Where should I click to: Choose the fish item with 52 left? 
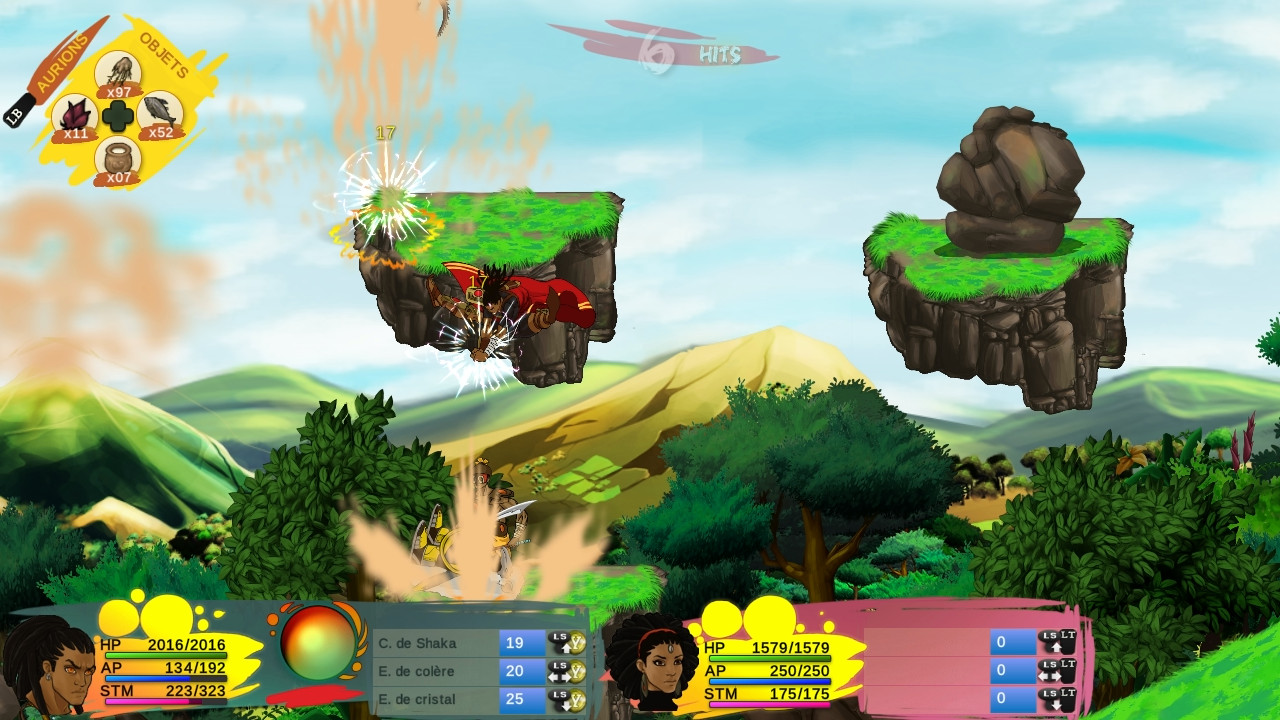tap(160, 113)
